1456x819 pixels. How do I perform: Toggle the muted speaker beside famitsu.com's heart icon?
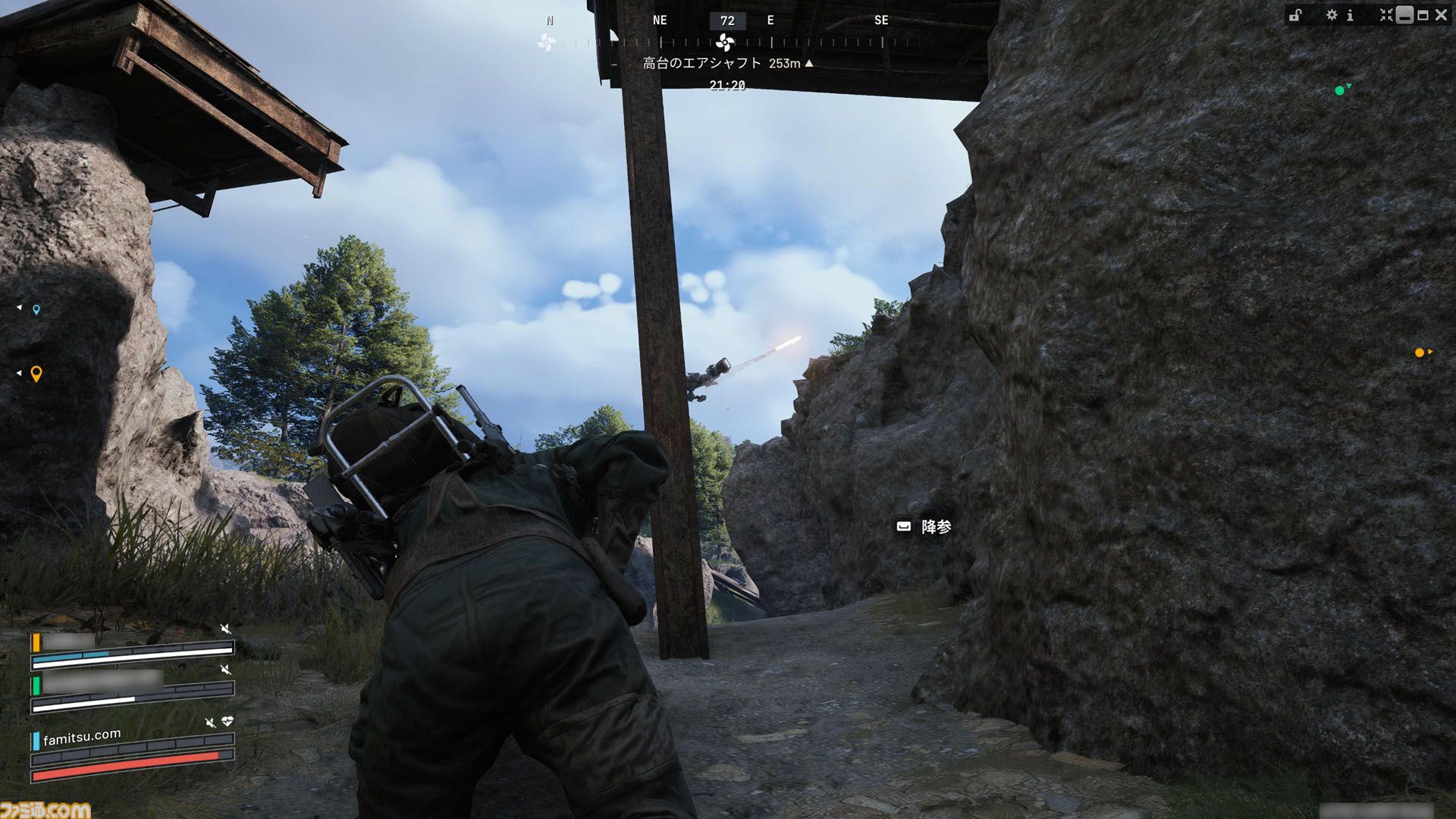210,723
